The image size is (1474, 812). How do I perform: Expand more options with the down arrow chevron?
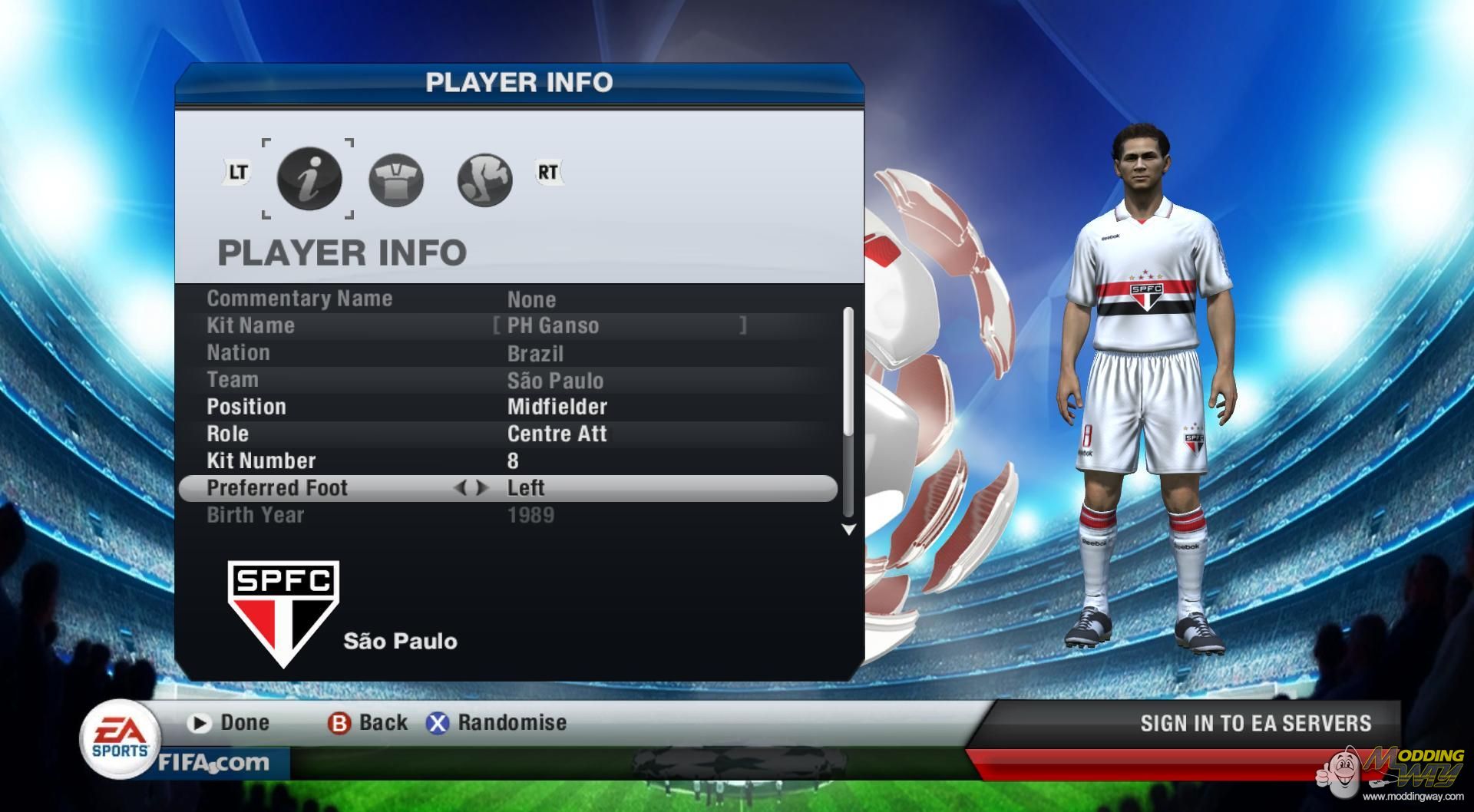point(848,529)
